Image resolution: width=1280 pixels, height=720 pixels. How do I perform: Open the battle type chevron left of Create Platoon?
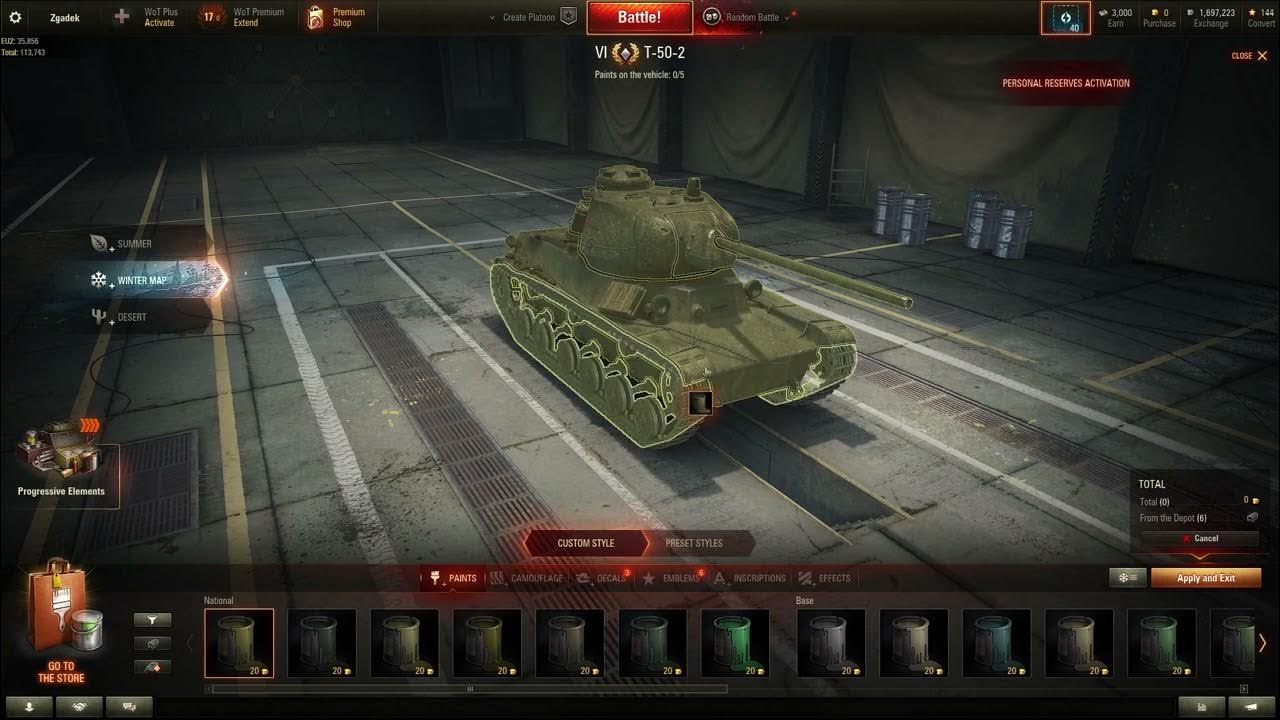491,17
